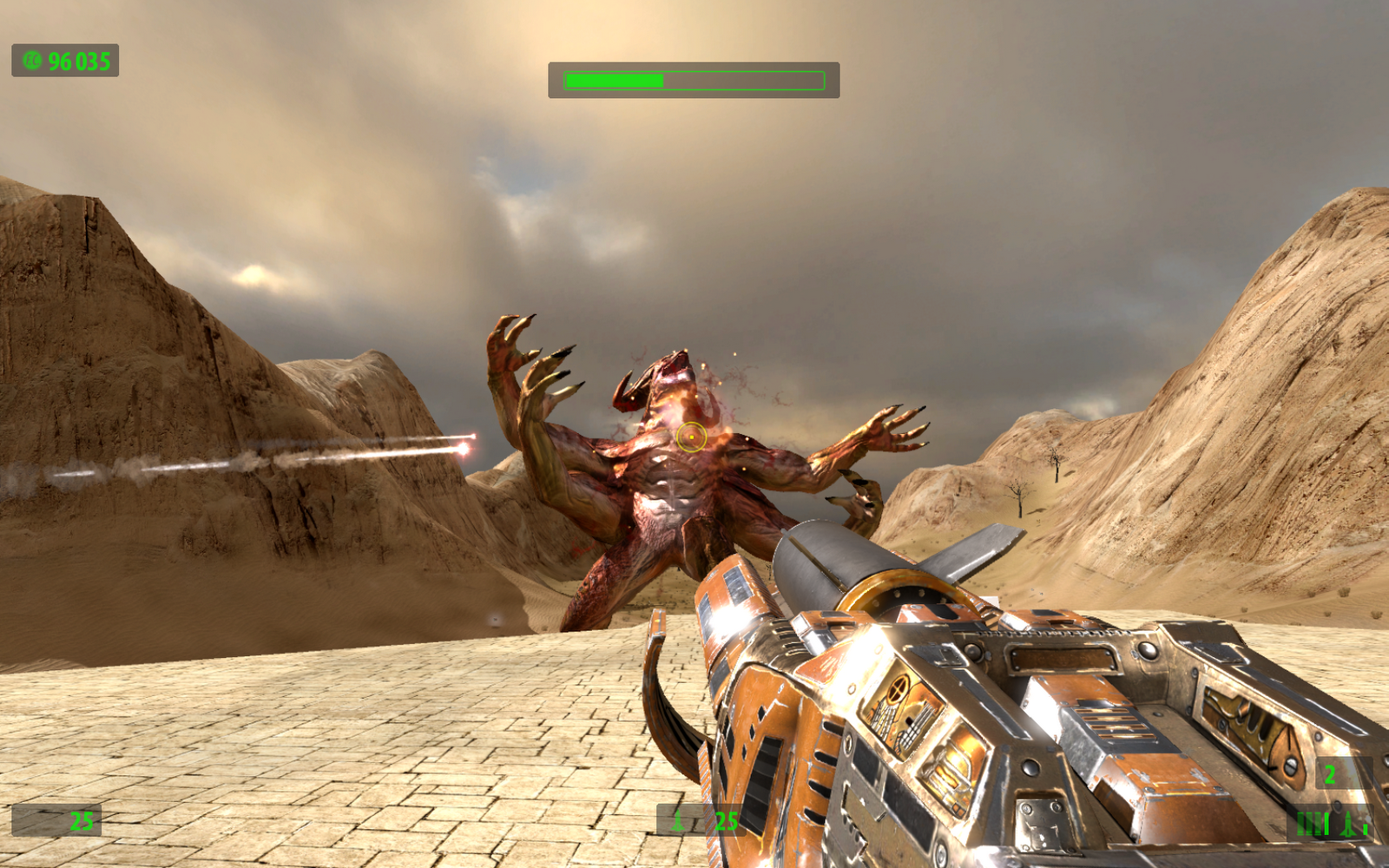Select the bullet cartridges ammo icon

1313,823
